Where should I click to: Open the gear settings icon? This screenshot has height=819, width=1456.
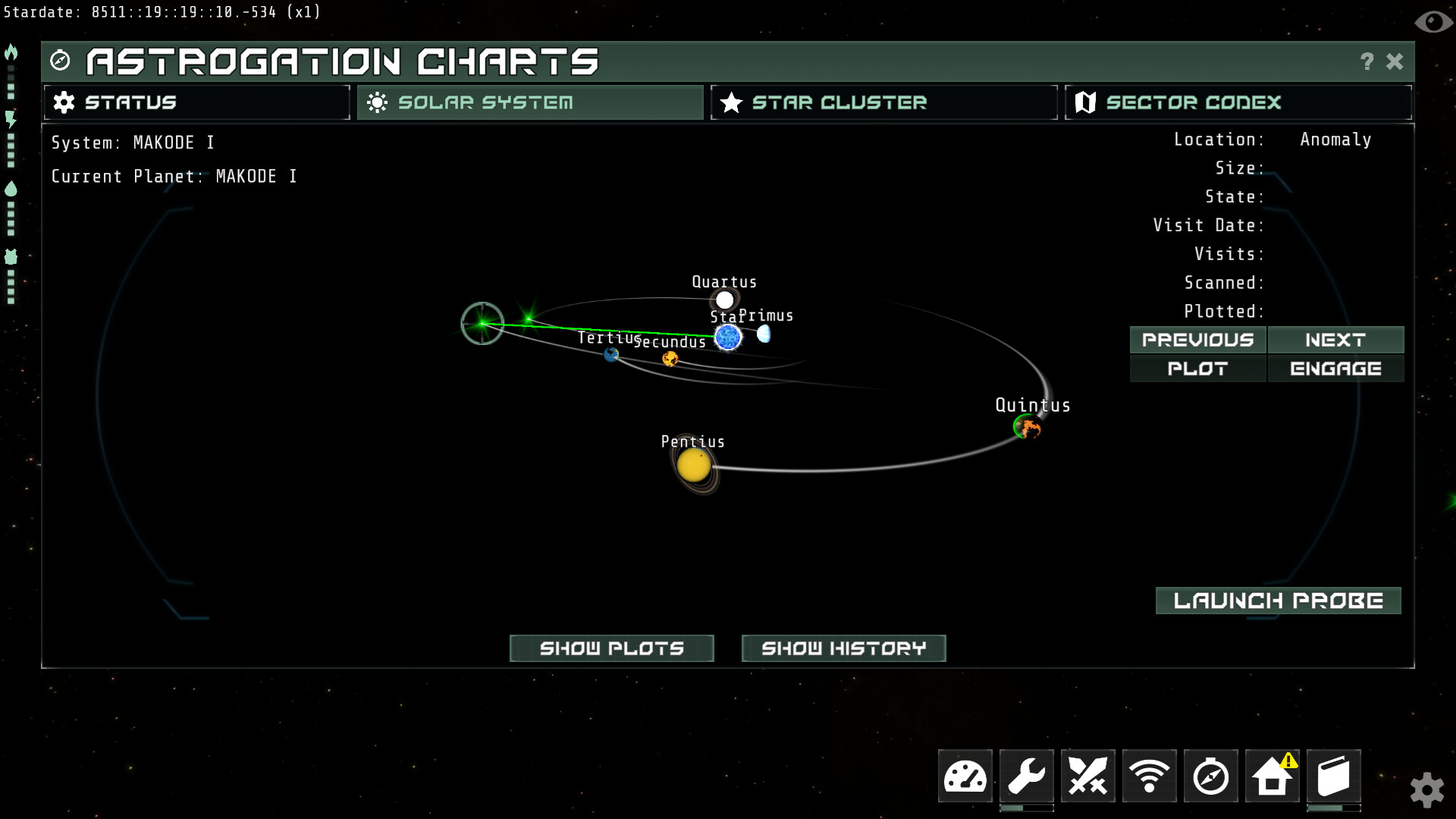(1426, 790)
